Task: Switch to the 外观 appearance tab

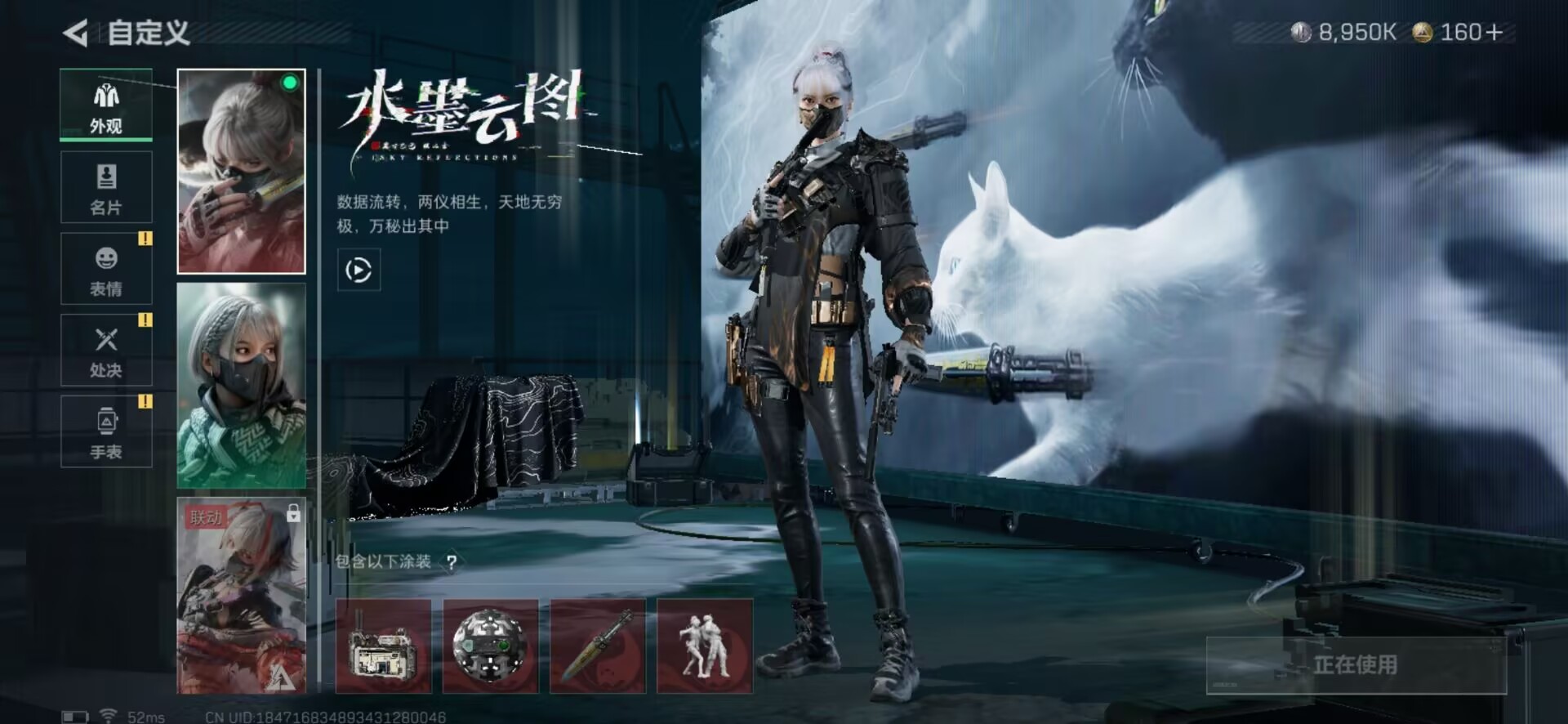Action: [x=106, y=106]
